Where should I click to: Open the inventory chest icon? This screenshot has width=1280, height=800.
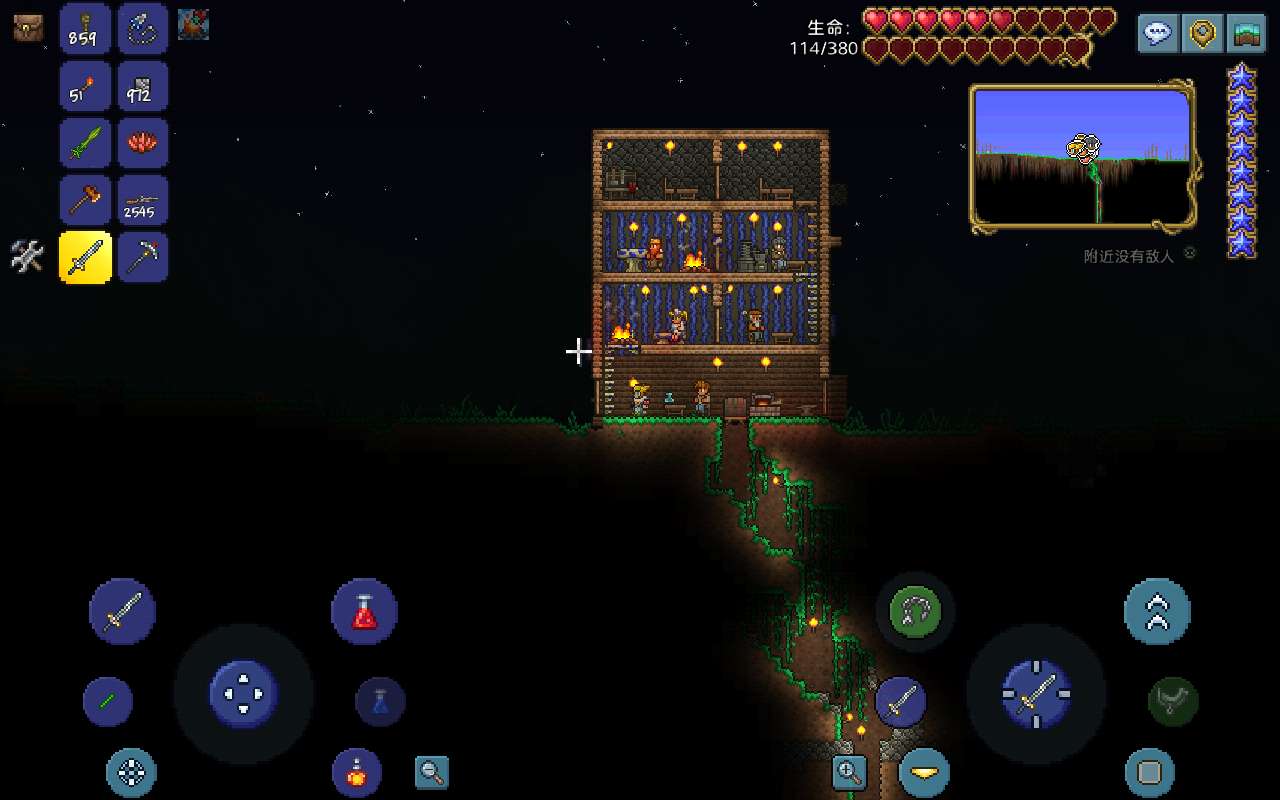point(28,28)
